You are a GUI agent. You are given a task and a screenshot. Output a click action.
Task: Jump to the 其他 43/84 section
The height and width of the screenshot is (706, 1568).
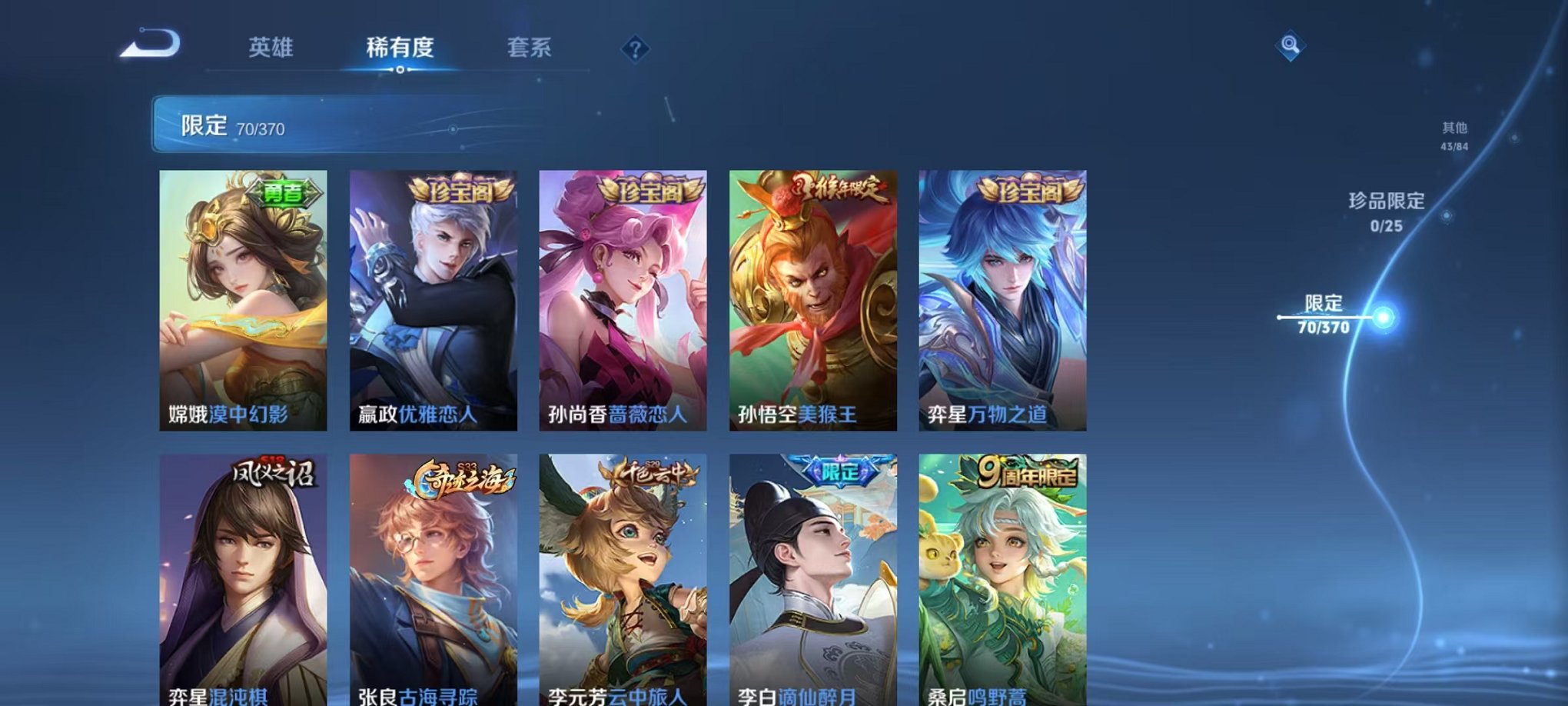click(x=1453, y=137)
